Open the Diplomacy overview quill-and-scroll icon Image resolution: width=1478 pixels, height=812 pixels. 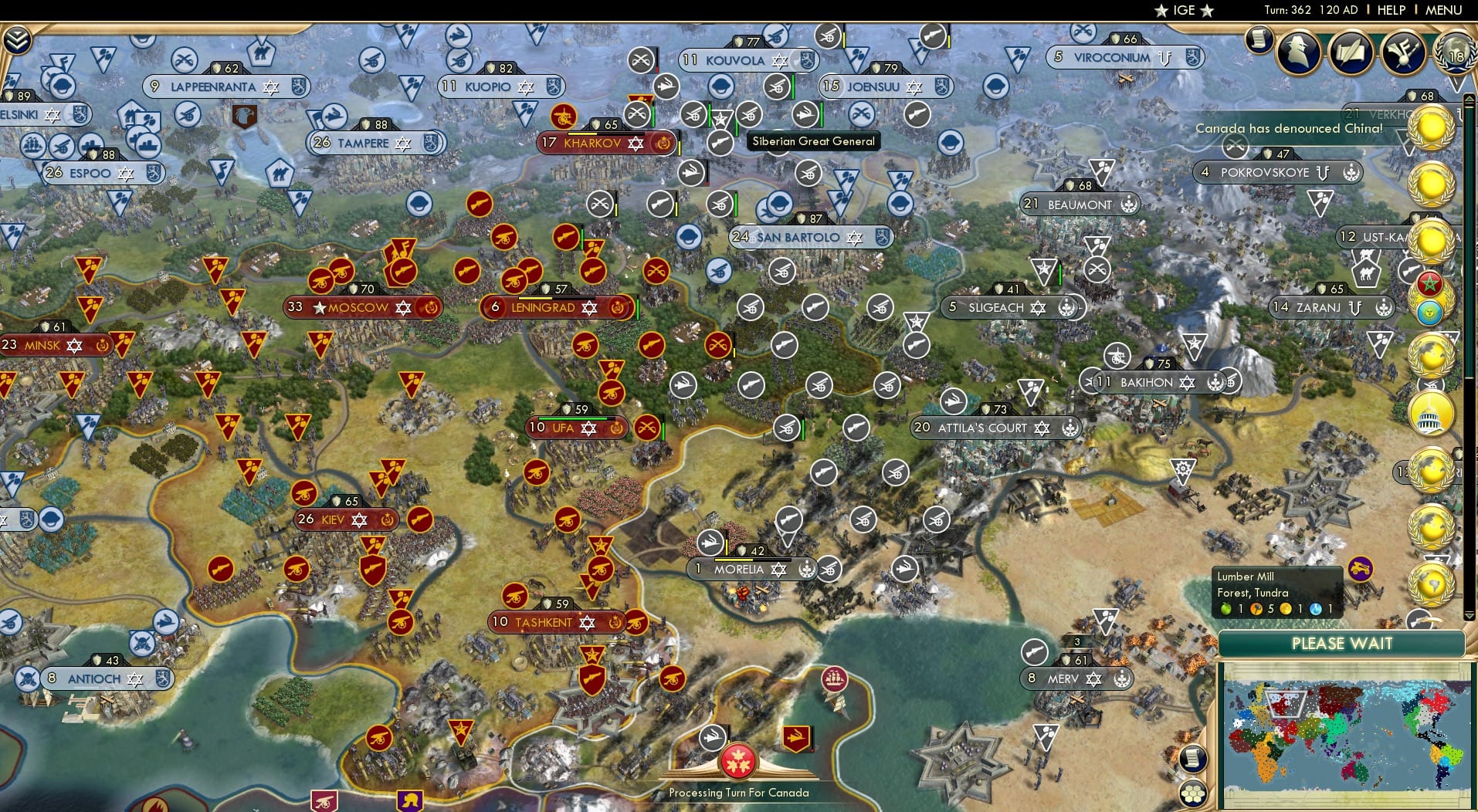pyautogui.click(x=1352, y=54)
